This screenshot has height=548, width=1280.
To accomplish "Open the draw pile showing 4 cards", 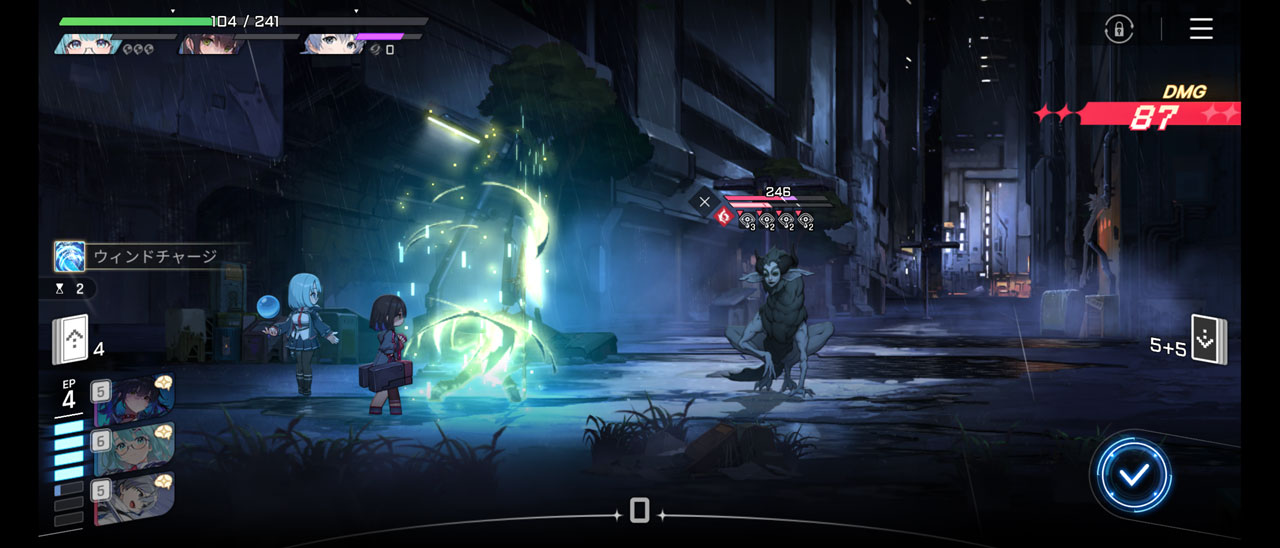I will (x=72, y=341).
